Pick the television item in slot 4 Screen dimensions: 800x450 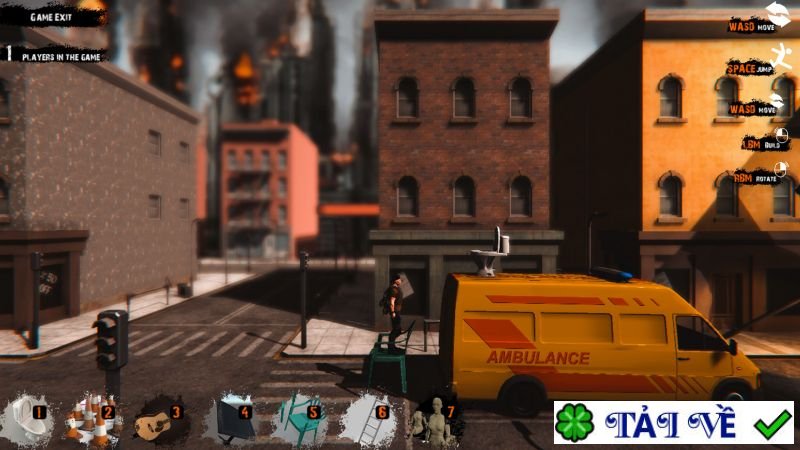pos(231,419)
